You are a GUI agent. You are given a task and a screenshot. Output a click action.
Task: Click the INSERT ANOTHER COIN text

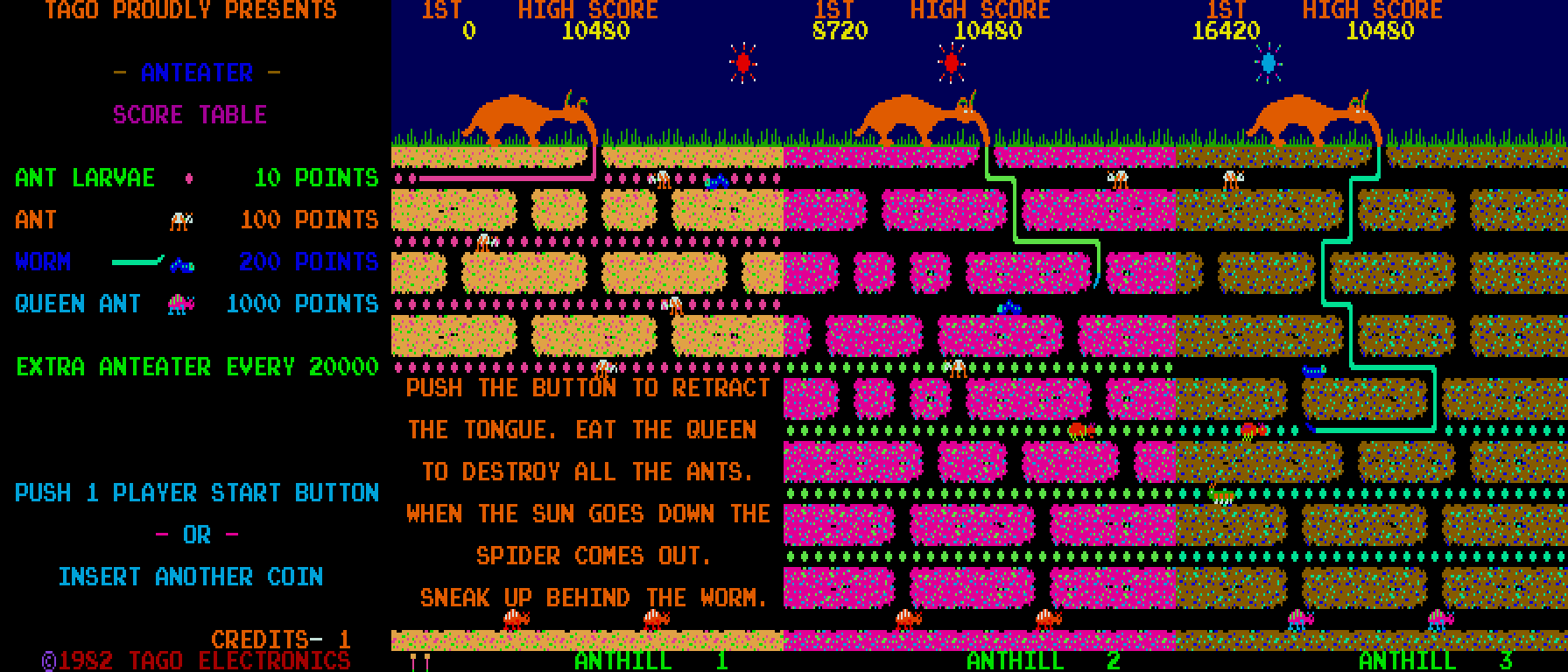193,577
